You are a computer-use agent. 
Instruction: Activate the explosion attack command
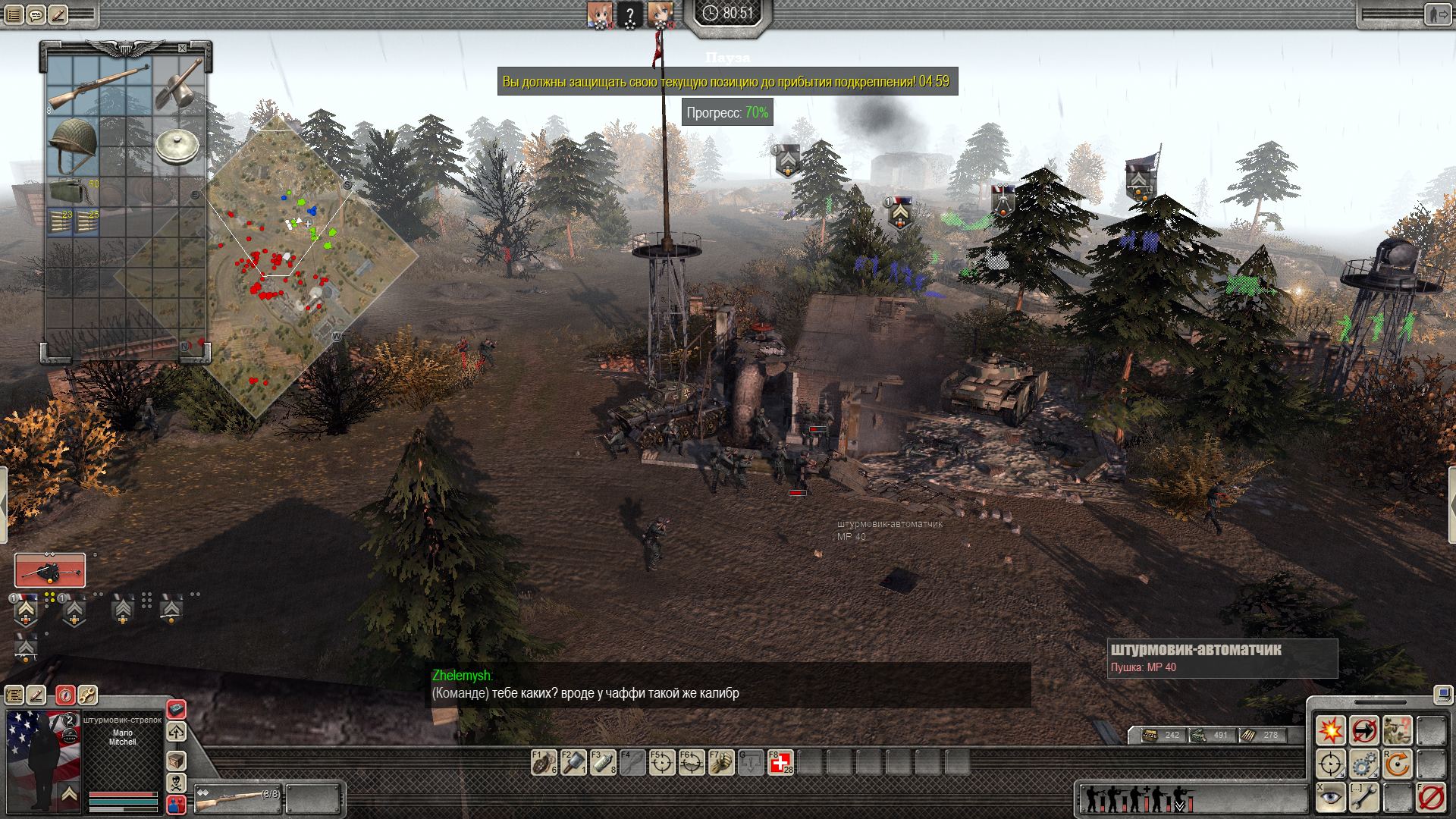pos(1330,731)
